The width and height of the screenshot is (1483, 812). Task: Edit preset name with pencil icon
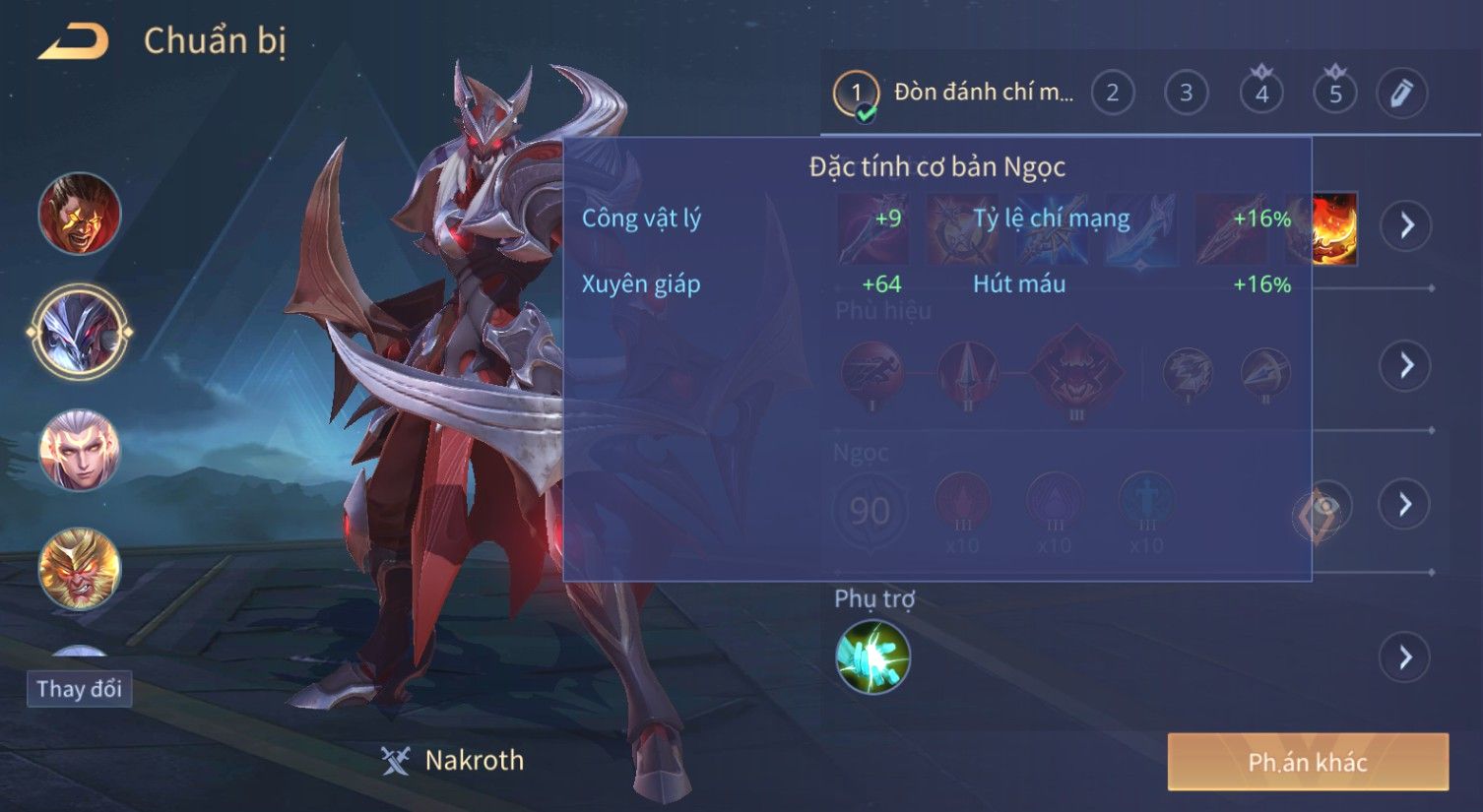tap(1401, 94)
